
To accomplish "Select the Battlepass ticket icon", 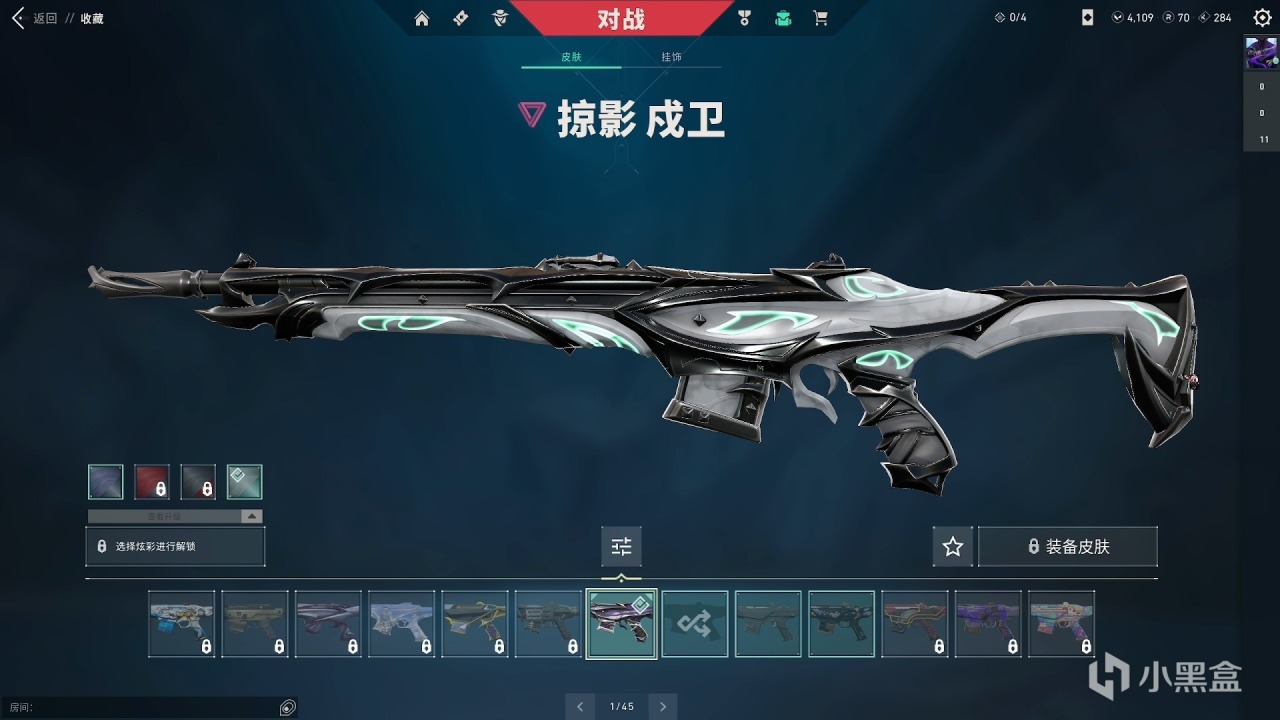I will pos(459,18).
